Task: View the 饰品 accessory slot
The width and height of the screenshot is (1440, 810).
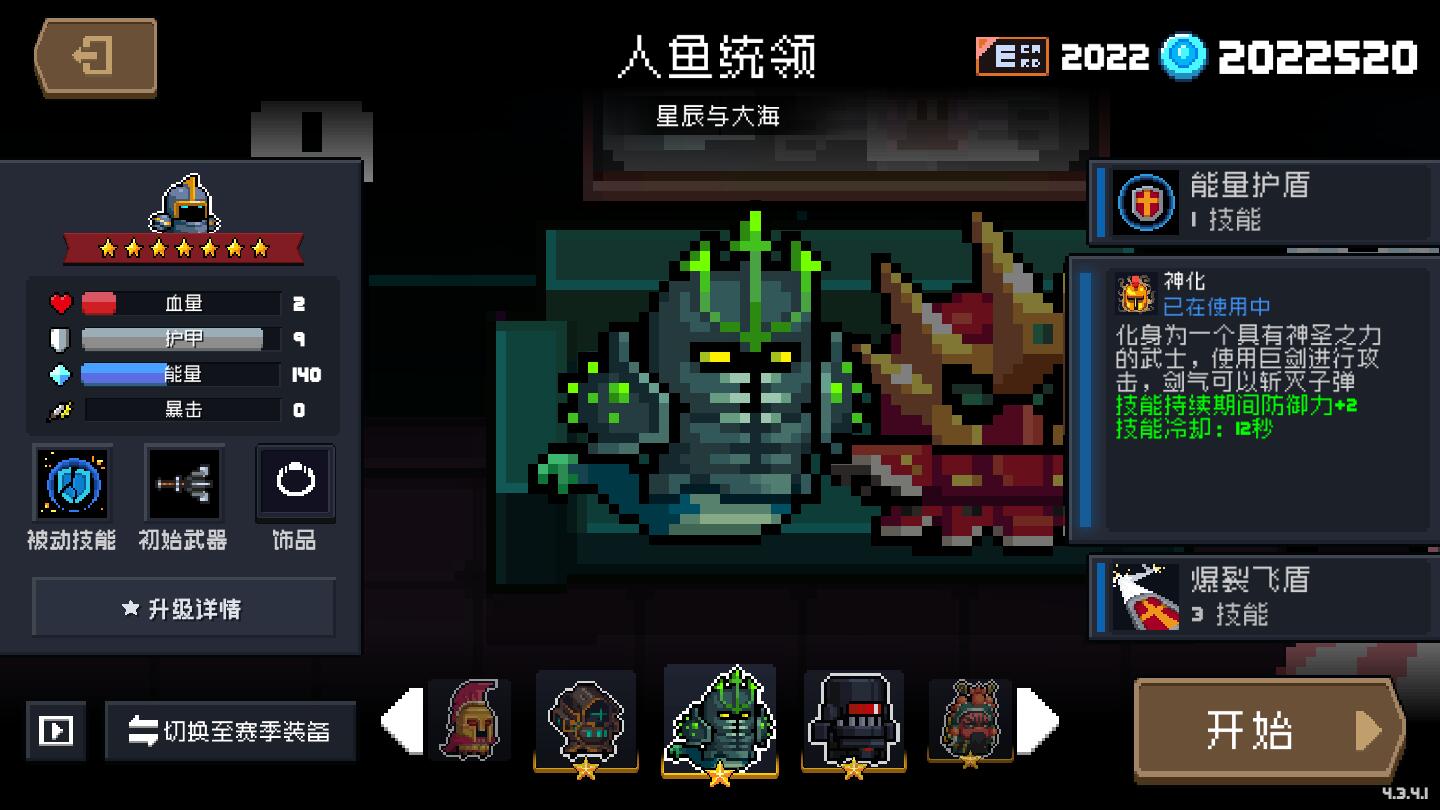Action: (293, 483)
